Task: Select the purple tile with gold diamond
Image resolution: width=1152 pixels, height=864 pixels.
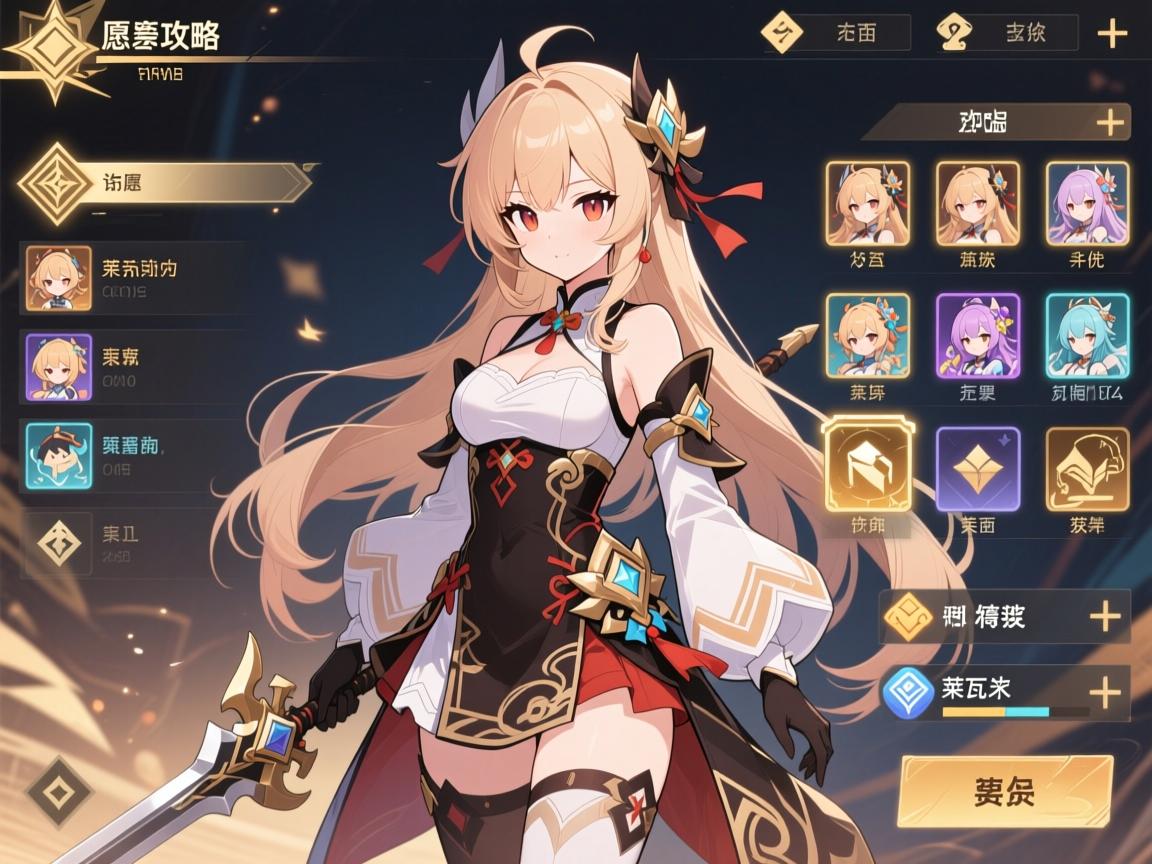Action: tap(977, 468)
